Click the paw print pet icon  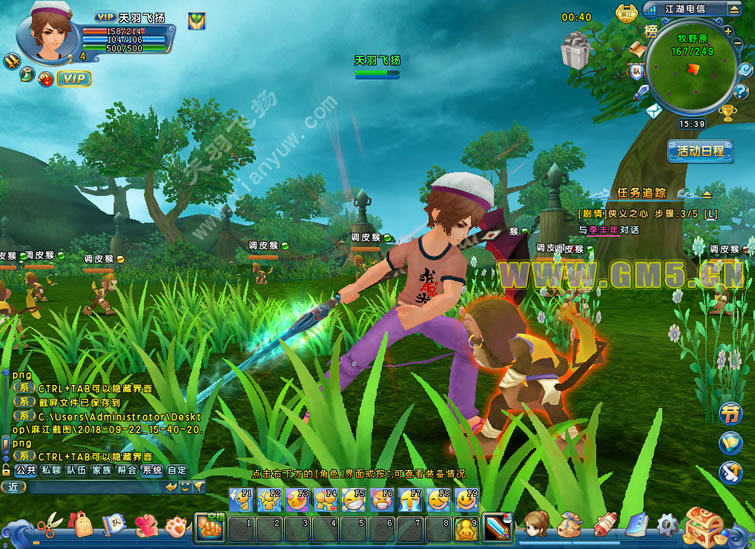coord(177,524)
